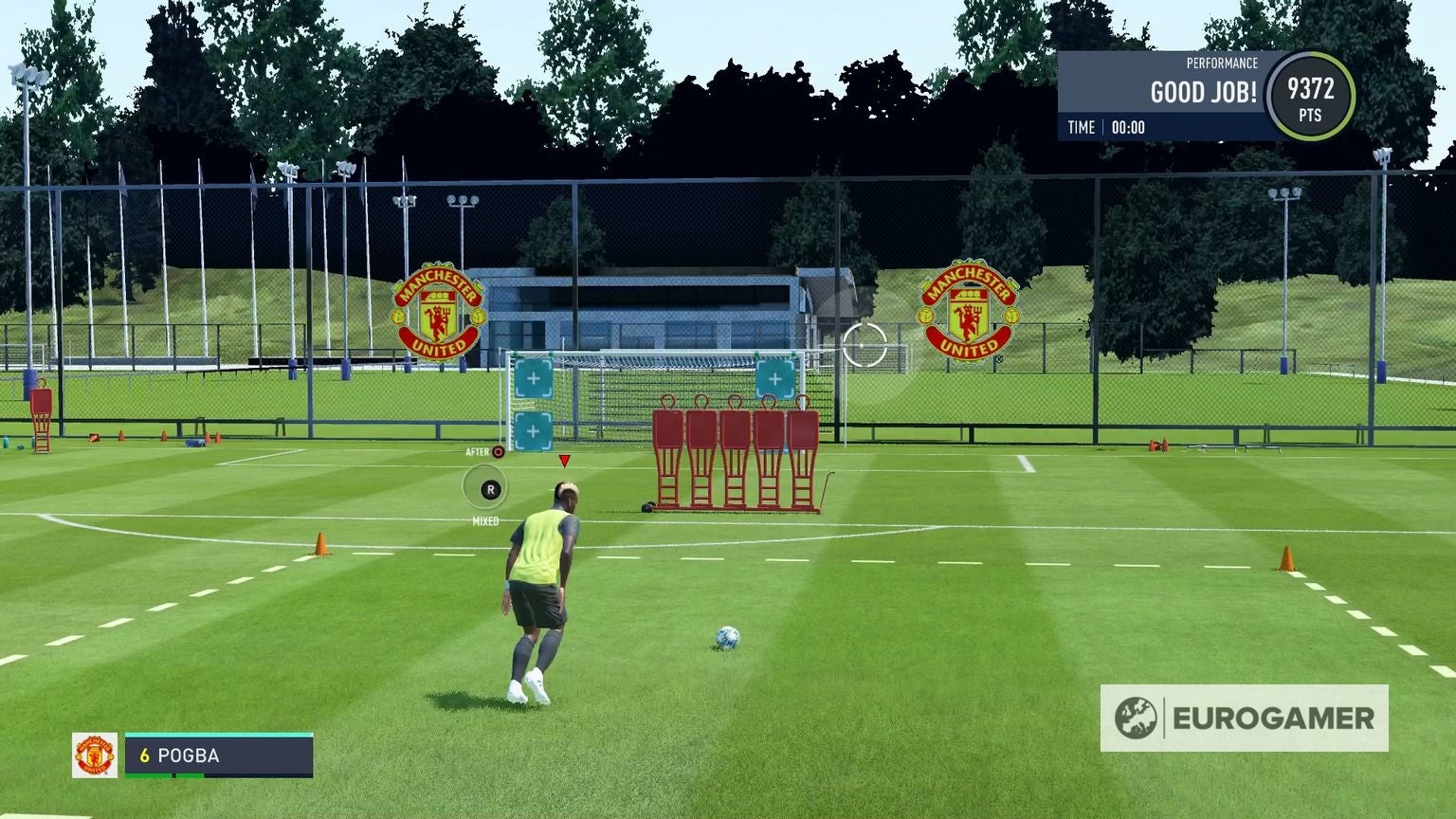This screenshot has width=1456, height=819.
Task: Select the upper-left teal target zone on goal
Action: pos(534,378)
